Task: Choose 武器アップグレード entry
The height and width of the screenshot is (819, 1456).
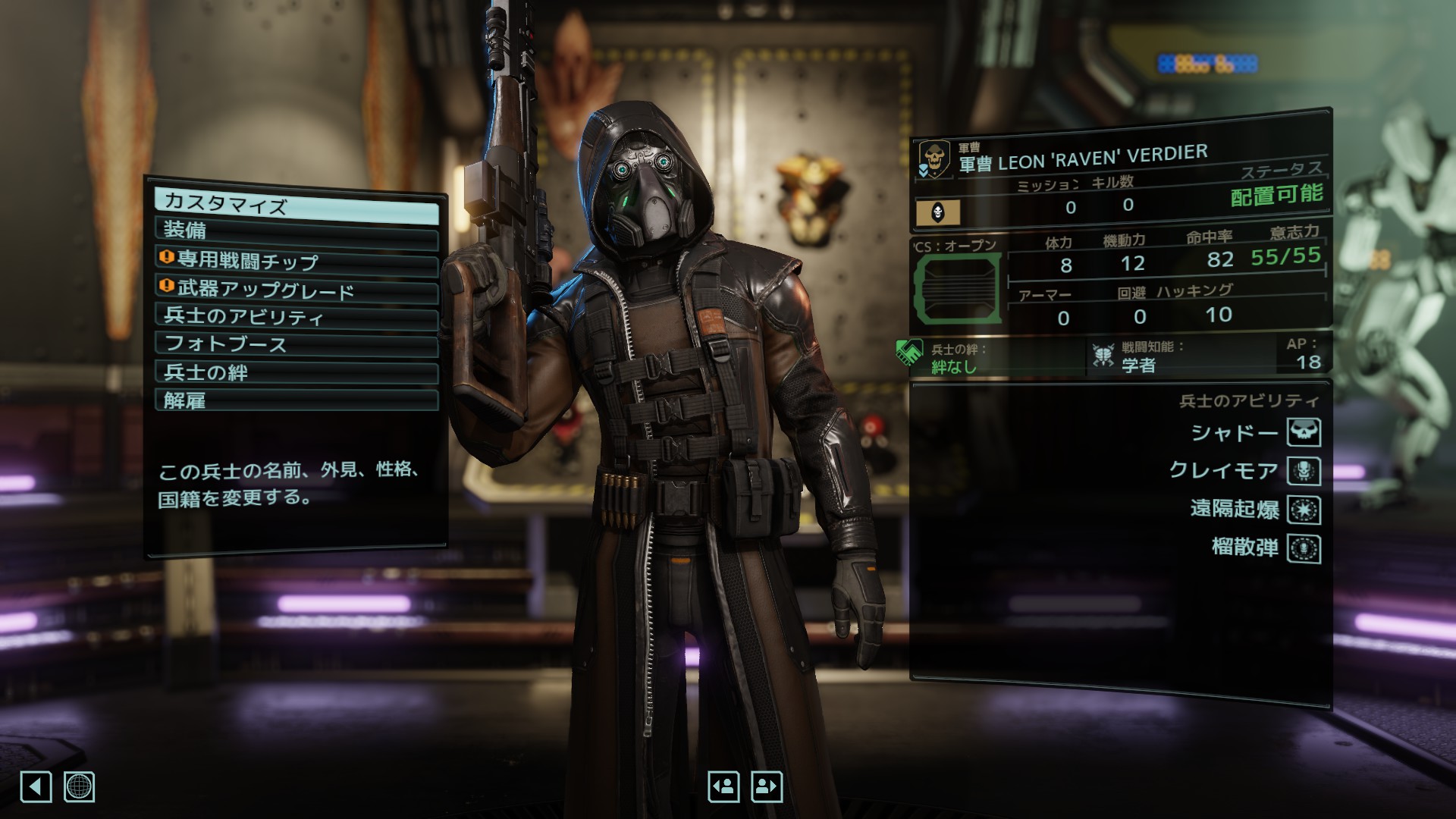Action: coord(296,289)
